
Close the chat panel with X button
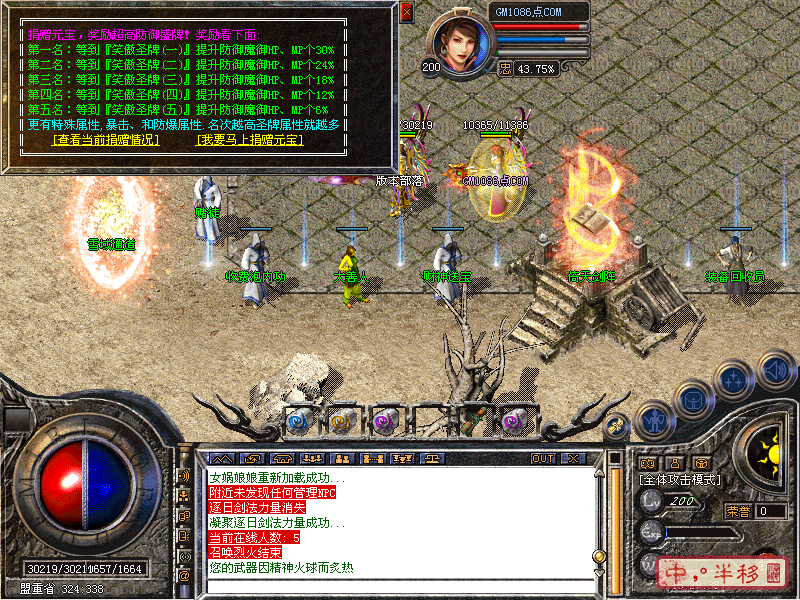pos(573,458)
